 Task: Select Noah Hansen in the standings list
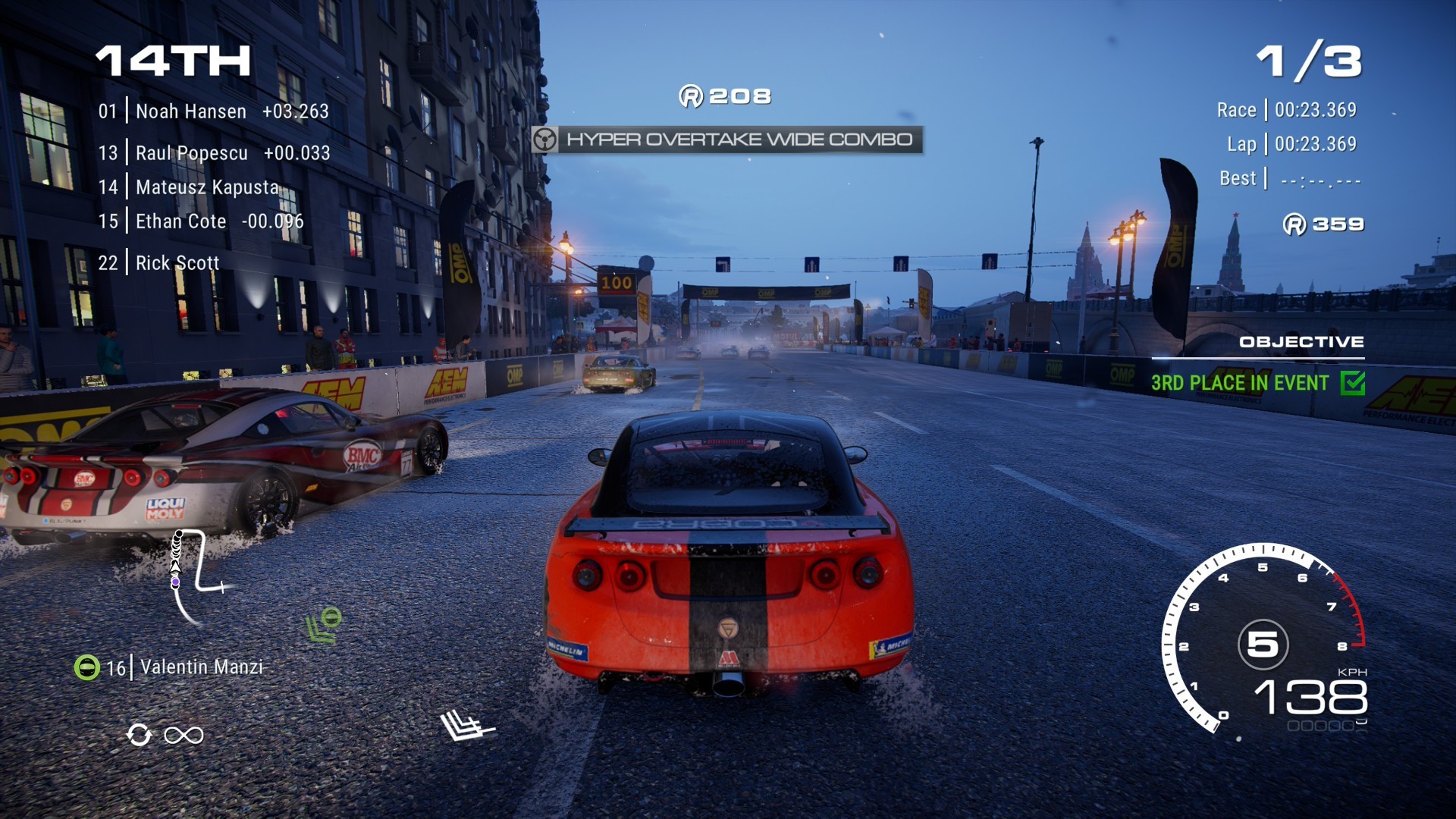pyautogui.click(x=212, y=111)
